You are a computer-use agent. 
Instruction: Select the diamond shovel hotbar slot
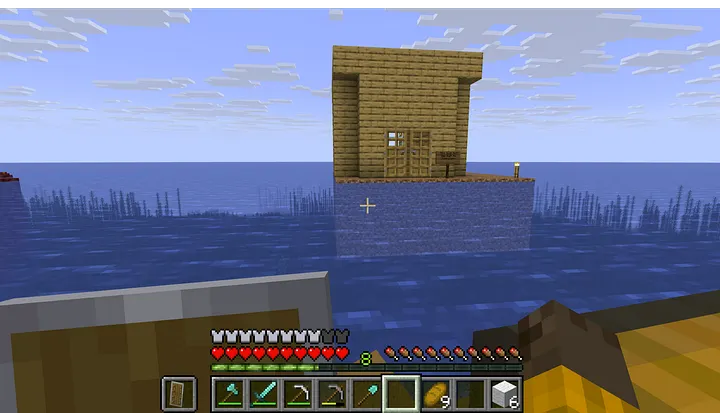pos(366,393)
